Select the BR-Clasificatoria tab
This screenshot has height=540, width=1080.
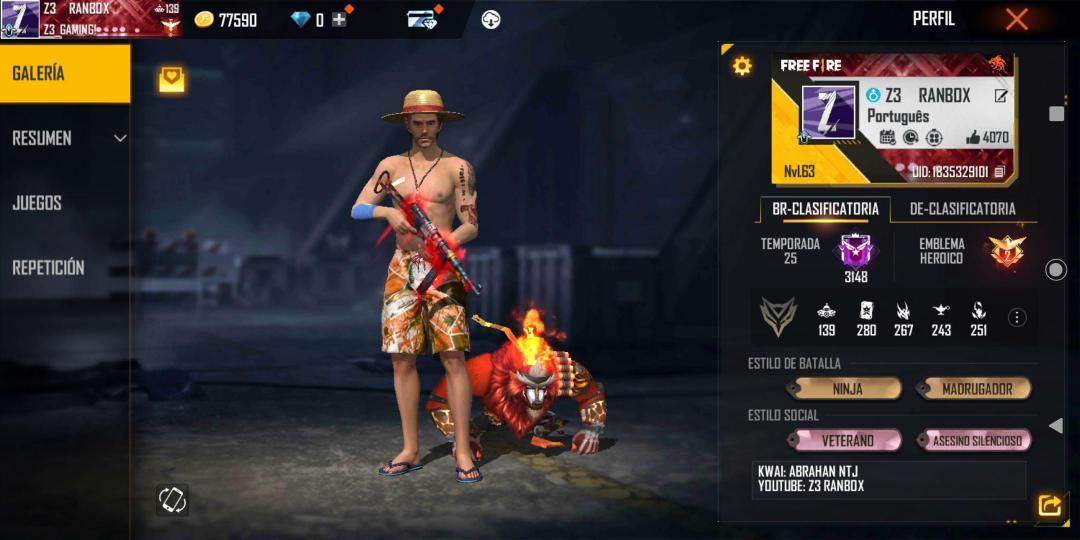point(825,209)
